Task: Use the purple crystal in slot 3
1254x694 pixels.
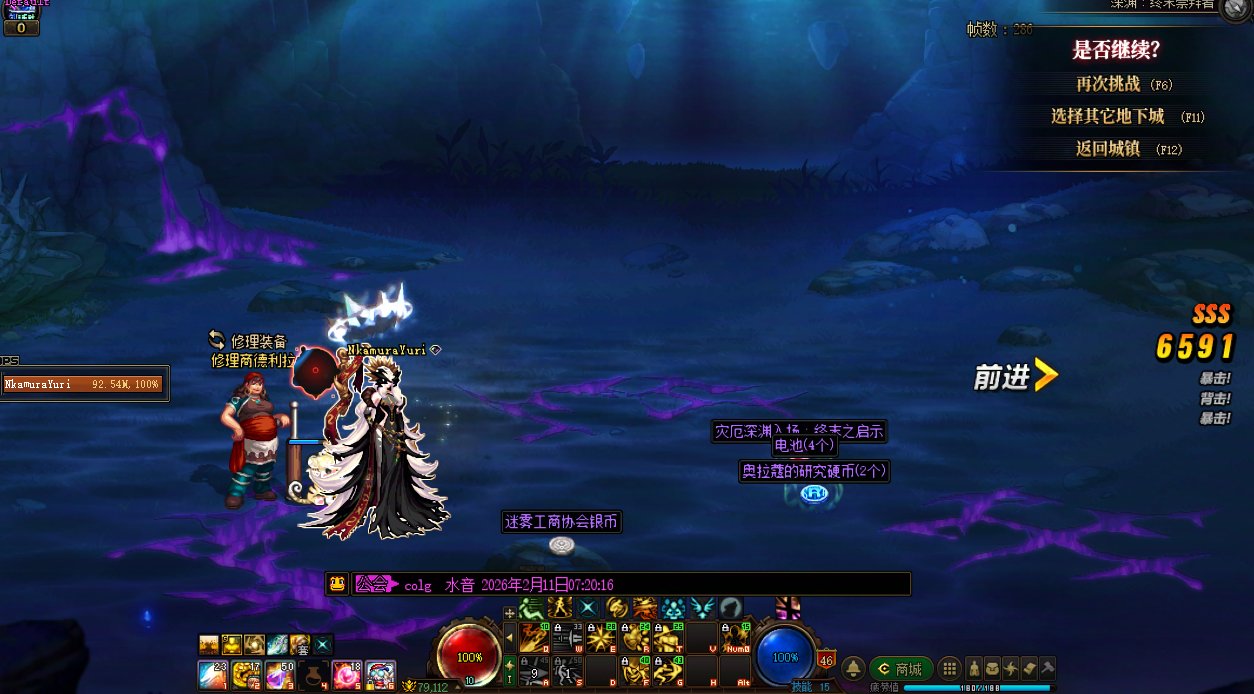Action: 279,675
